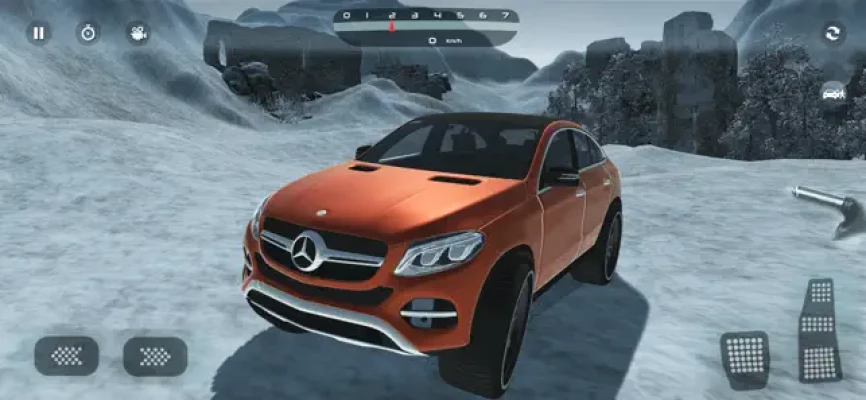Tap the stopwatch timer icon
Image resolution: width=866 pixels, height=400 pixels.
pyautogui.click(x=88, y=33)
